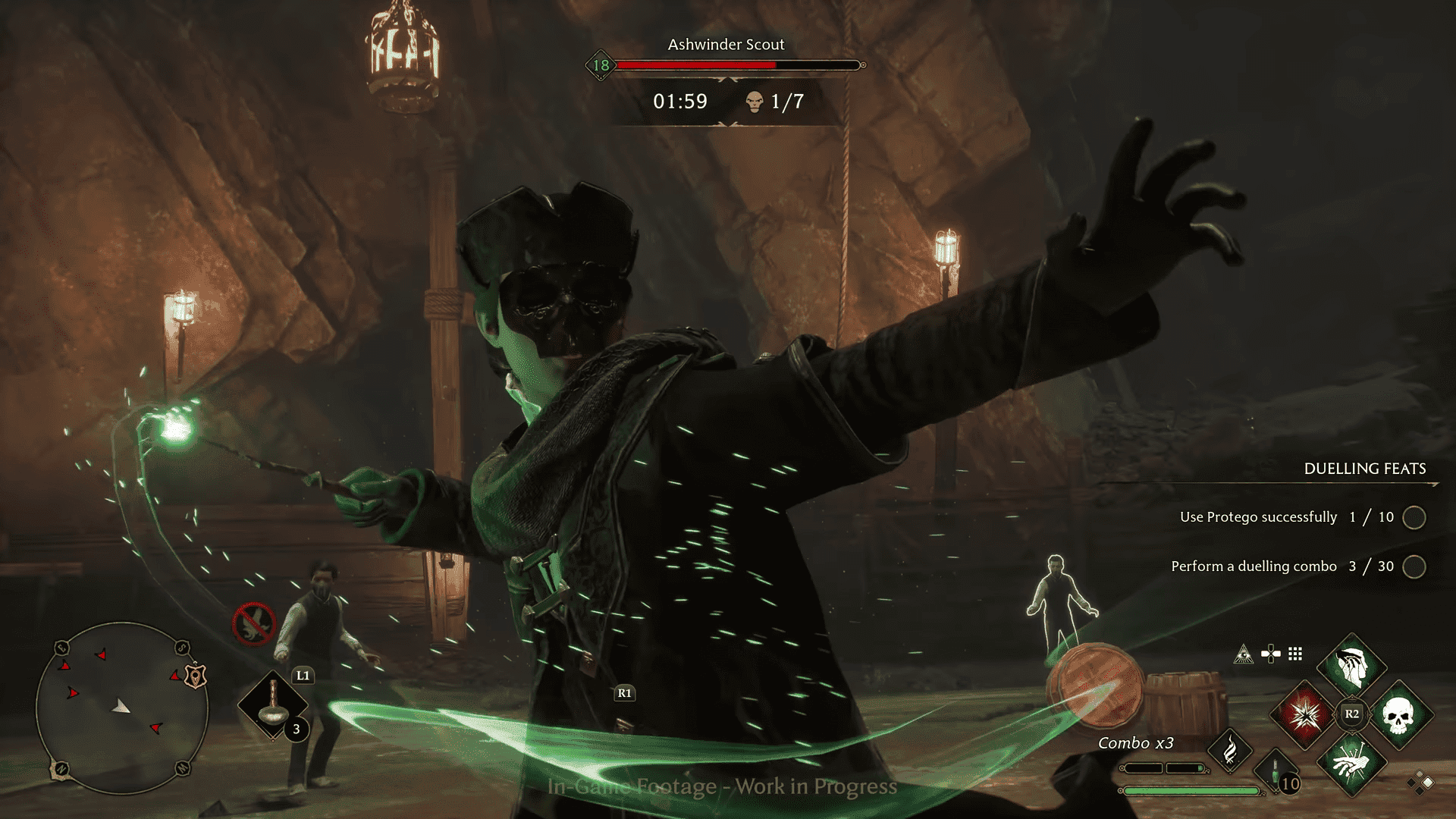Click the spell set selector diamonds

[1420, 783]
